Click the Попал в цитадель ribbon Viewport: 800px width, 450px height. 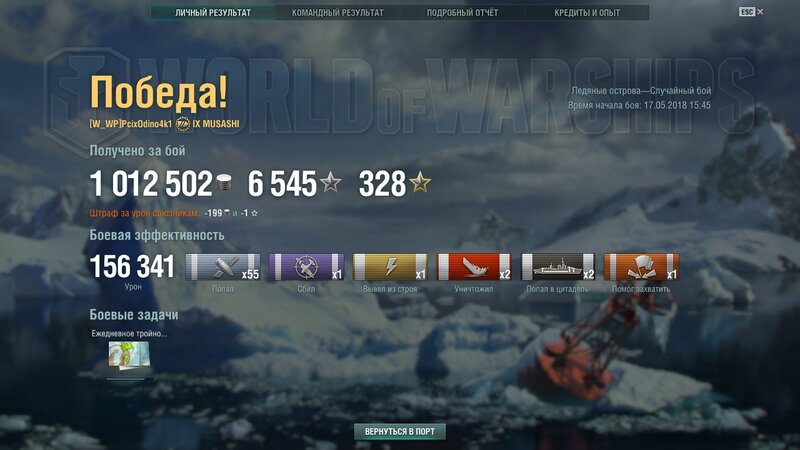click(x=558, y=267)
